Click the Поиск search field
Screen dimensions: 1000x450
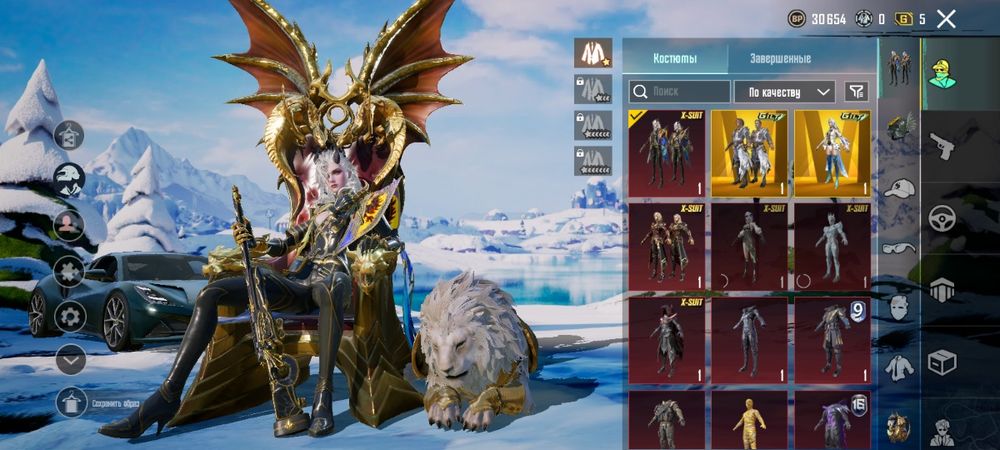pyautogui.click(x=680, y=91)
